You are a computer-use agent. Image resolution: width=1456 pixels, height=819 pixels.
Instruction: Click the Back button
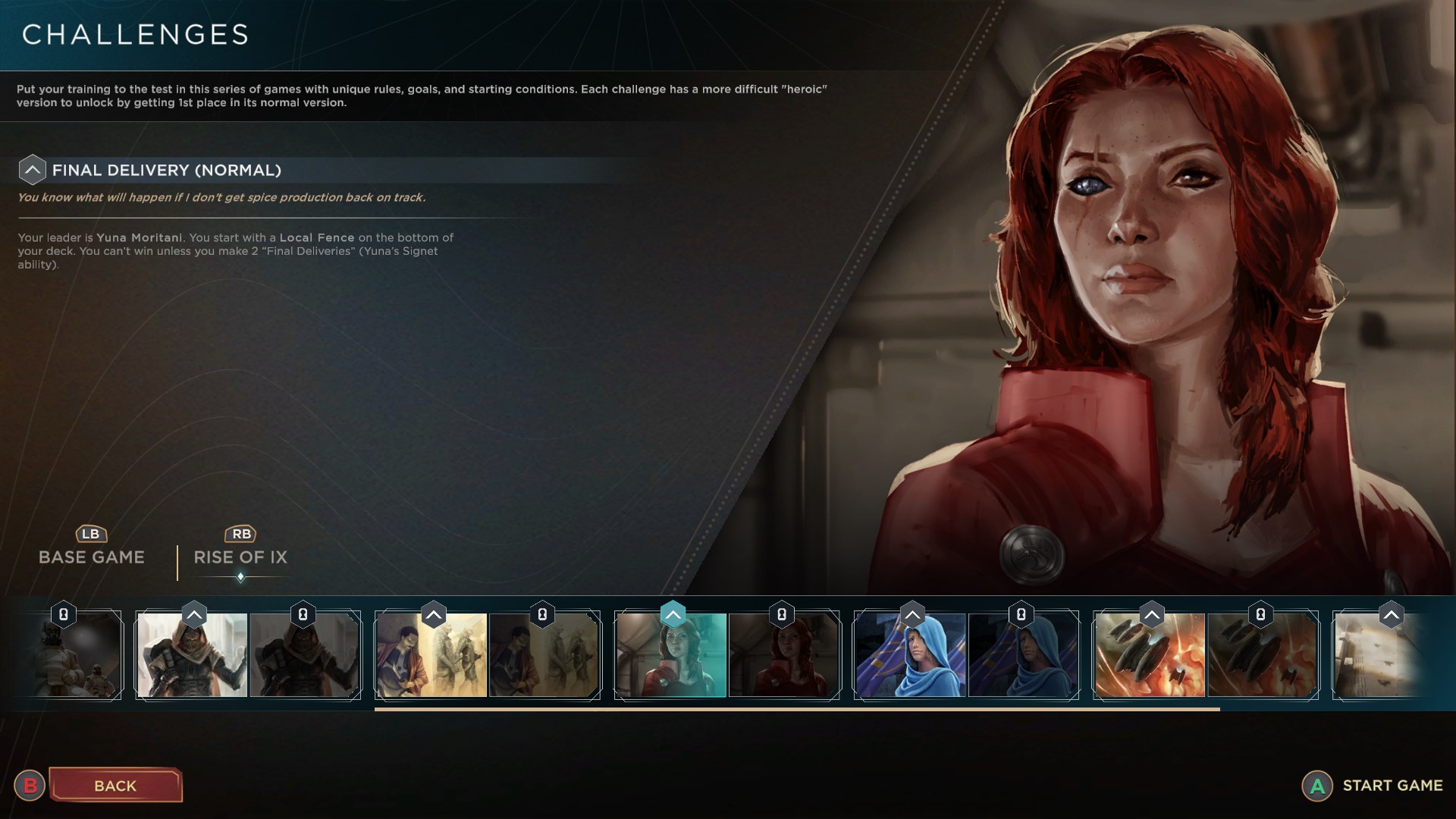pyautogui.click(x=115, y=786)
